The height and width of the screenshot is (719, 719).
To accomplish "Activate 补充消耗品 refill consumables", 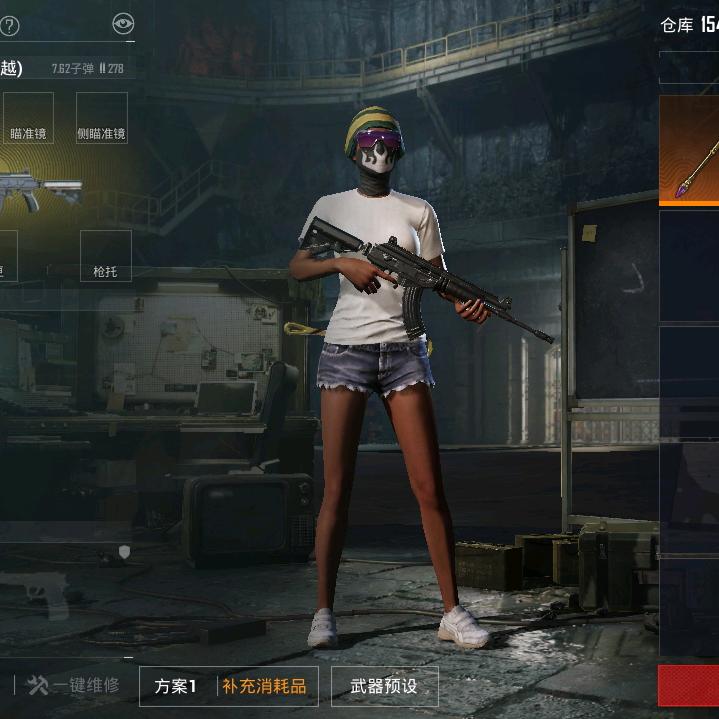I will (264, 686).
